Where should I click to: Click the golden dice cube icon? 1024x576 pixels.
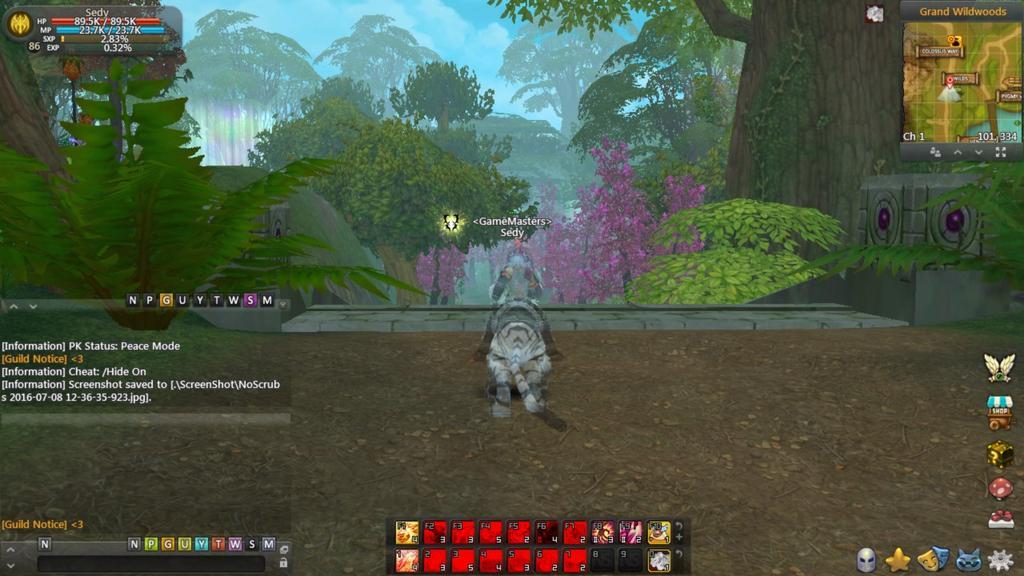tap(1000, 454)
